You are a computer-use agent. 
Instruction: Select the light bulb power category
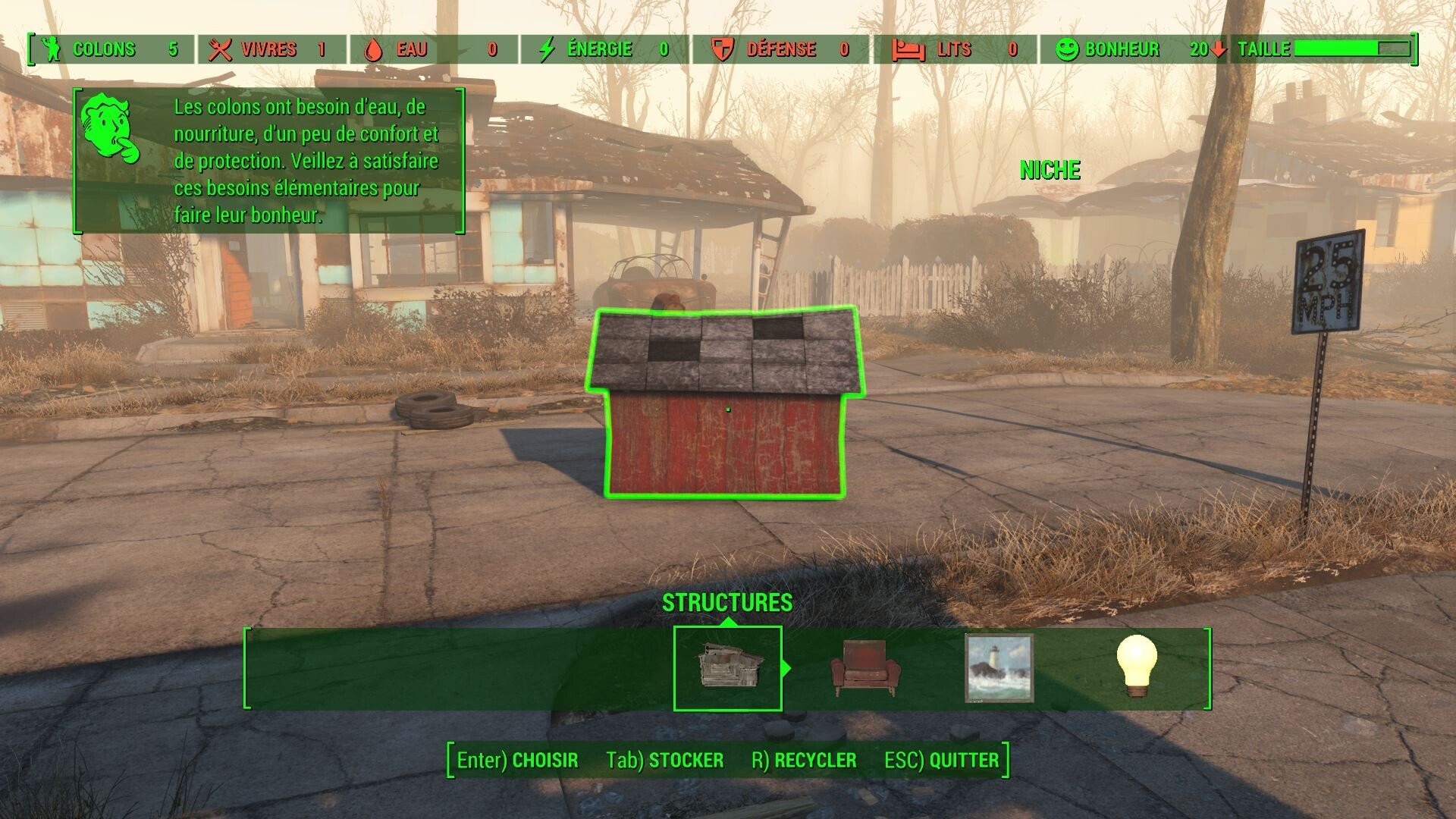(x=1137, y=667)
